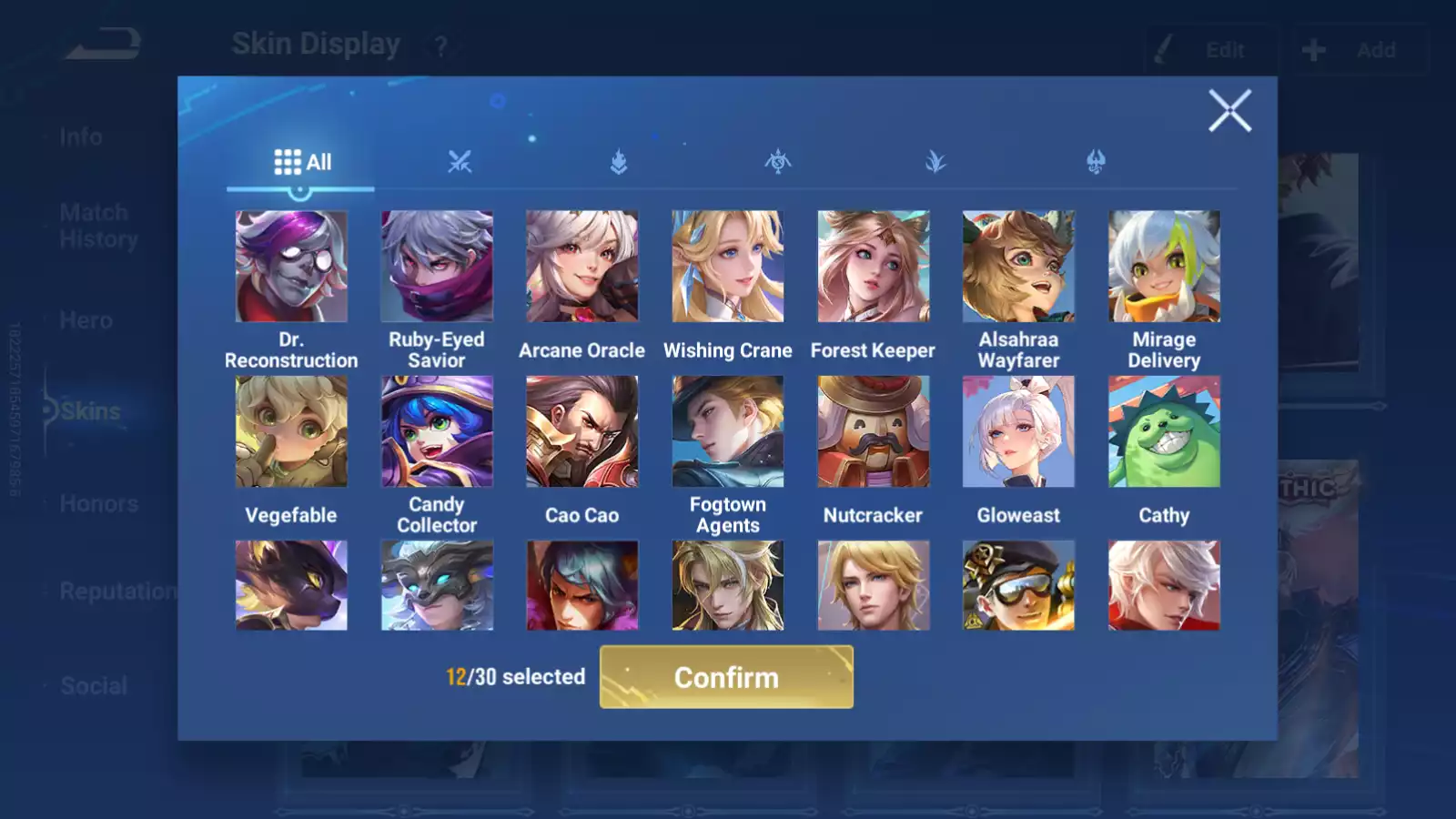Image resolution: width=1456 pixels, height=819 pixels.
Task: Select the black cat skin portrait
Action: pos(291,585)
